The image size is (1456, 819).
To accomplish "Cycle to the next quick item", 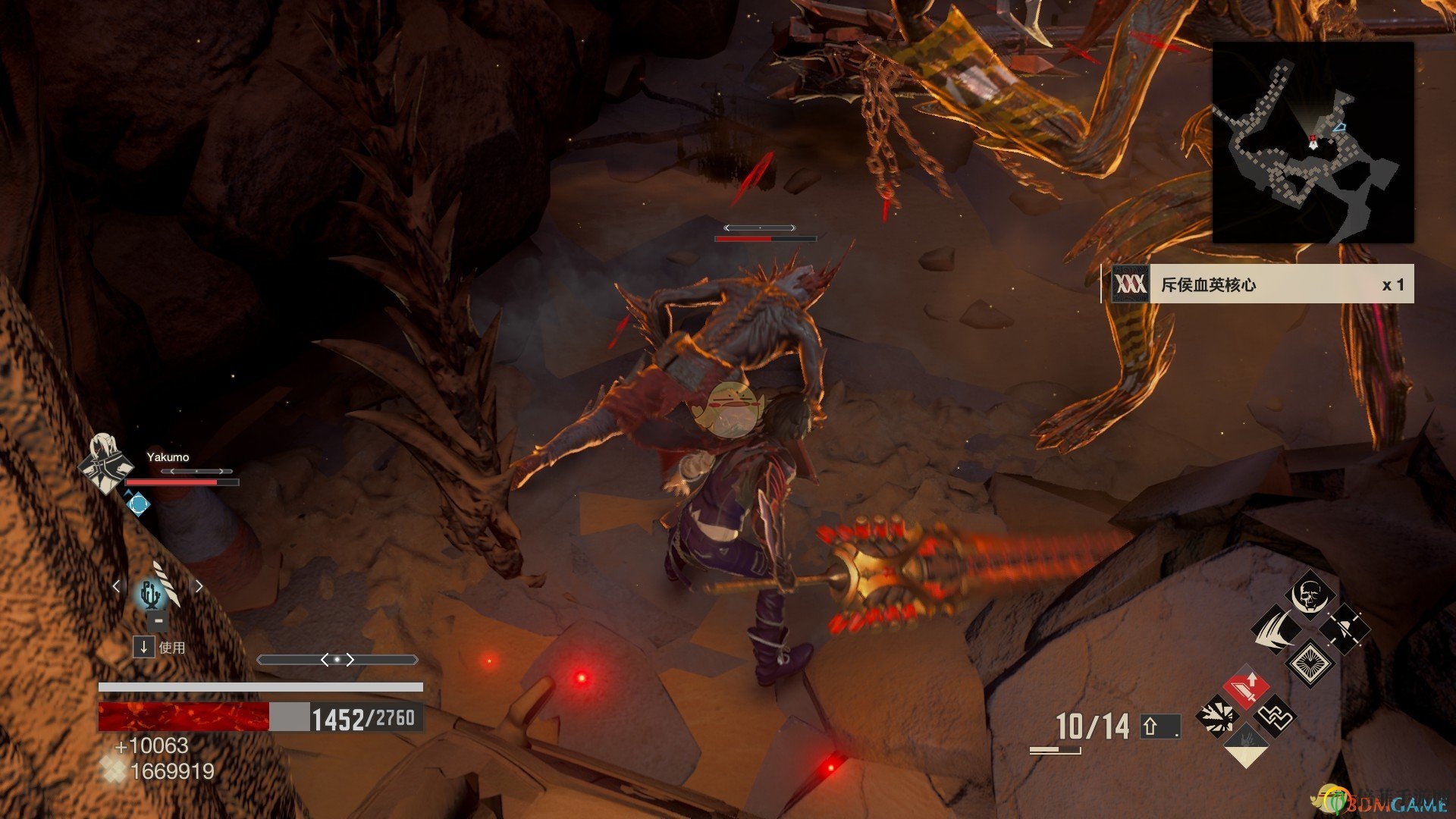I will click(x=199, y=586).
